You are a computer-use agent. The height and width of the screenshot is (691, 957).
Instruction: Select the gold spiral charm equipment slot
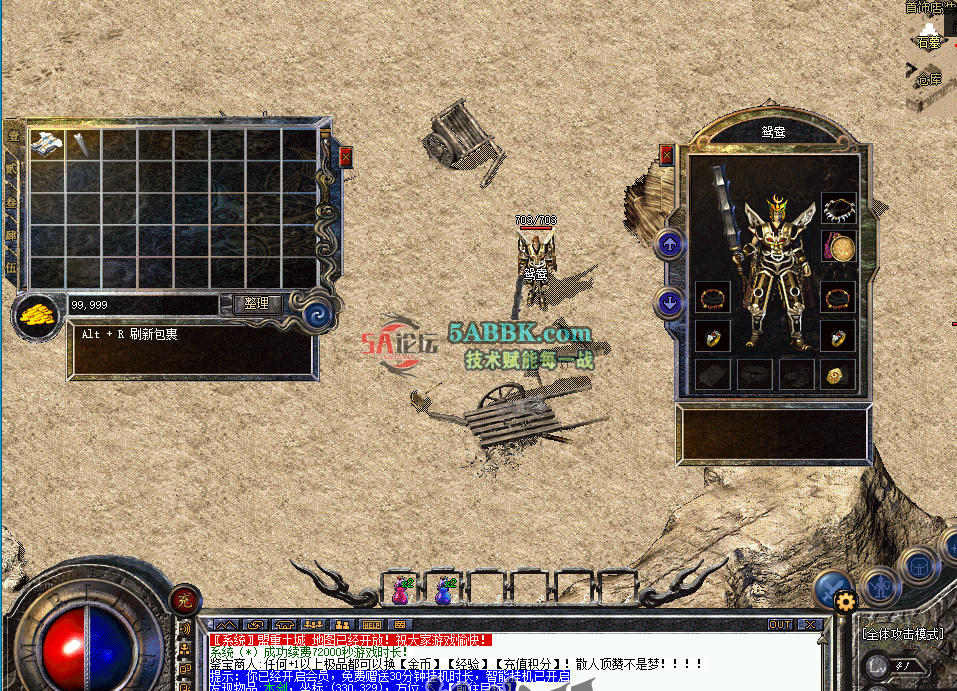pyautogui.click(x=838, y=374)
